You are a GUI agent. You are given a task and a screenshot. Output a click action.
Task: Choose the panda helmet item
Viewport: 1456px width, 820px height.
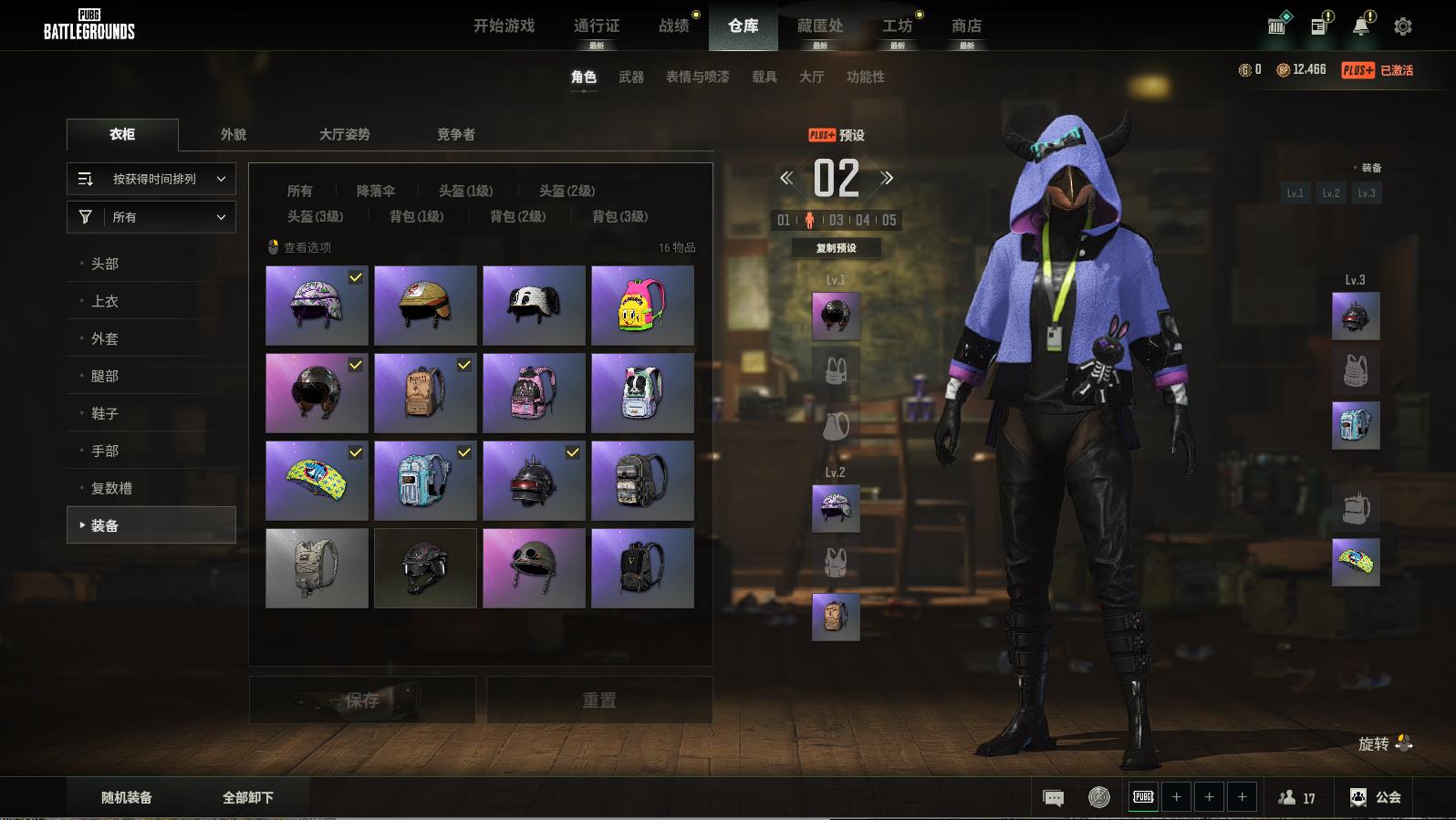[534, 306]
